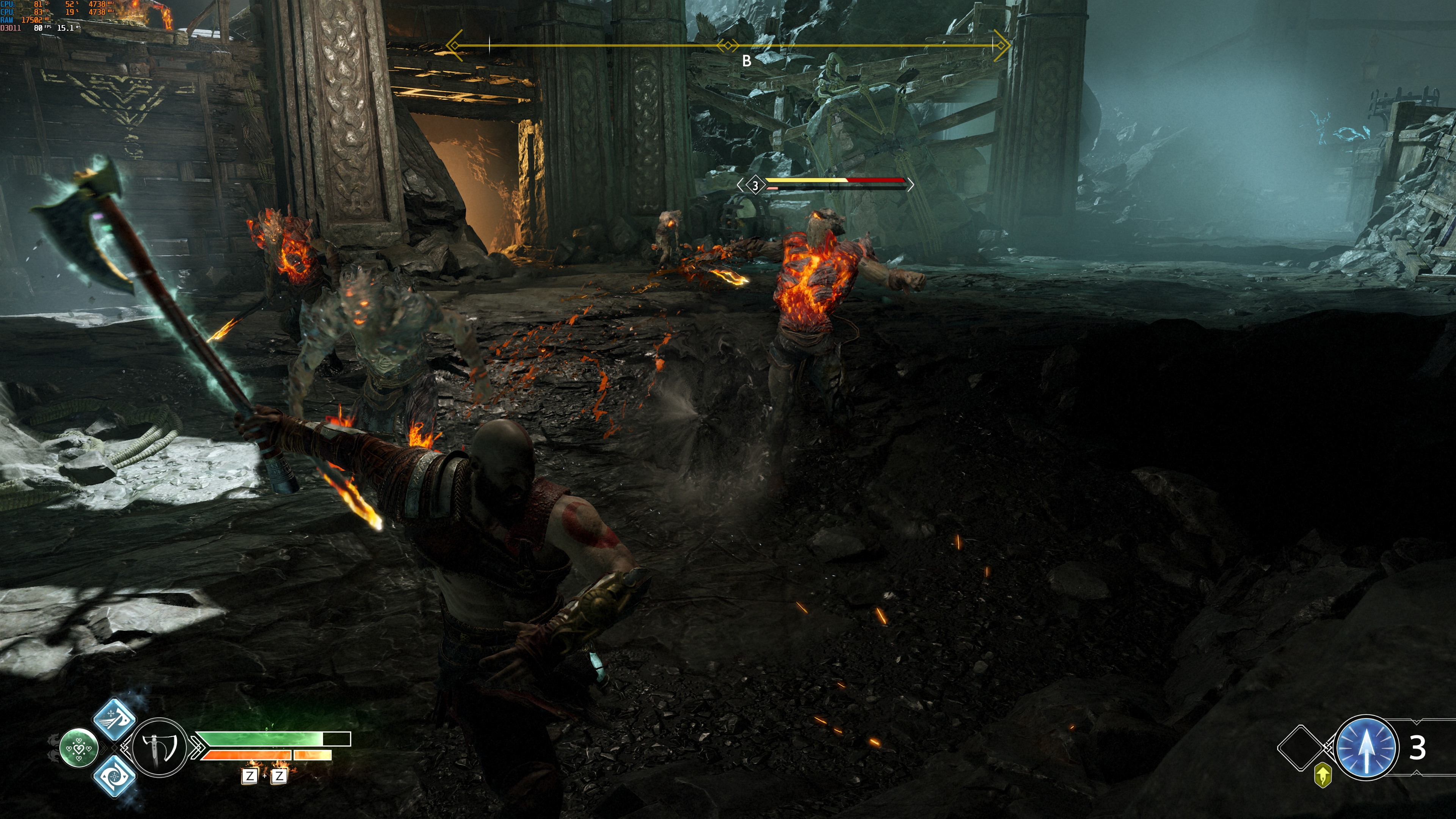Use the green hearts talisman icon

78,748
